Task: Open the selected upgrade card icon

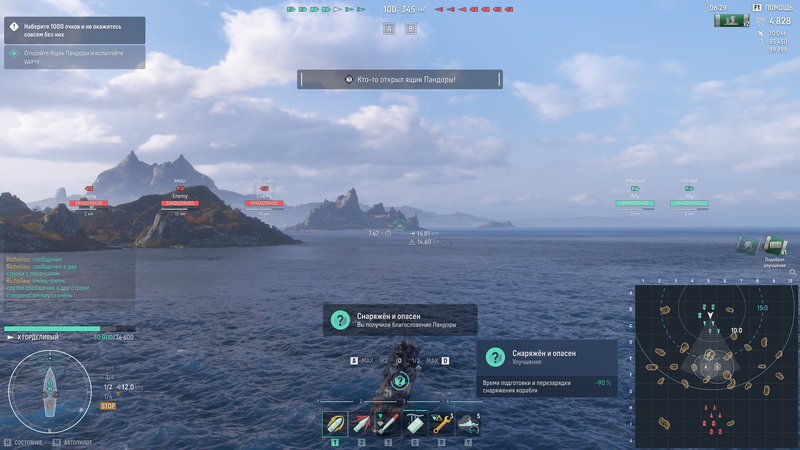Action: click(x=494, y=357)
